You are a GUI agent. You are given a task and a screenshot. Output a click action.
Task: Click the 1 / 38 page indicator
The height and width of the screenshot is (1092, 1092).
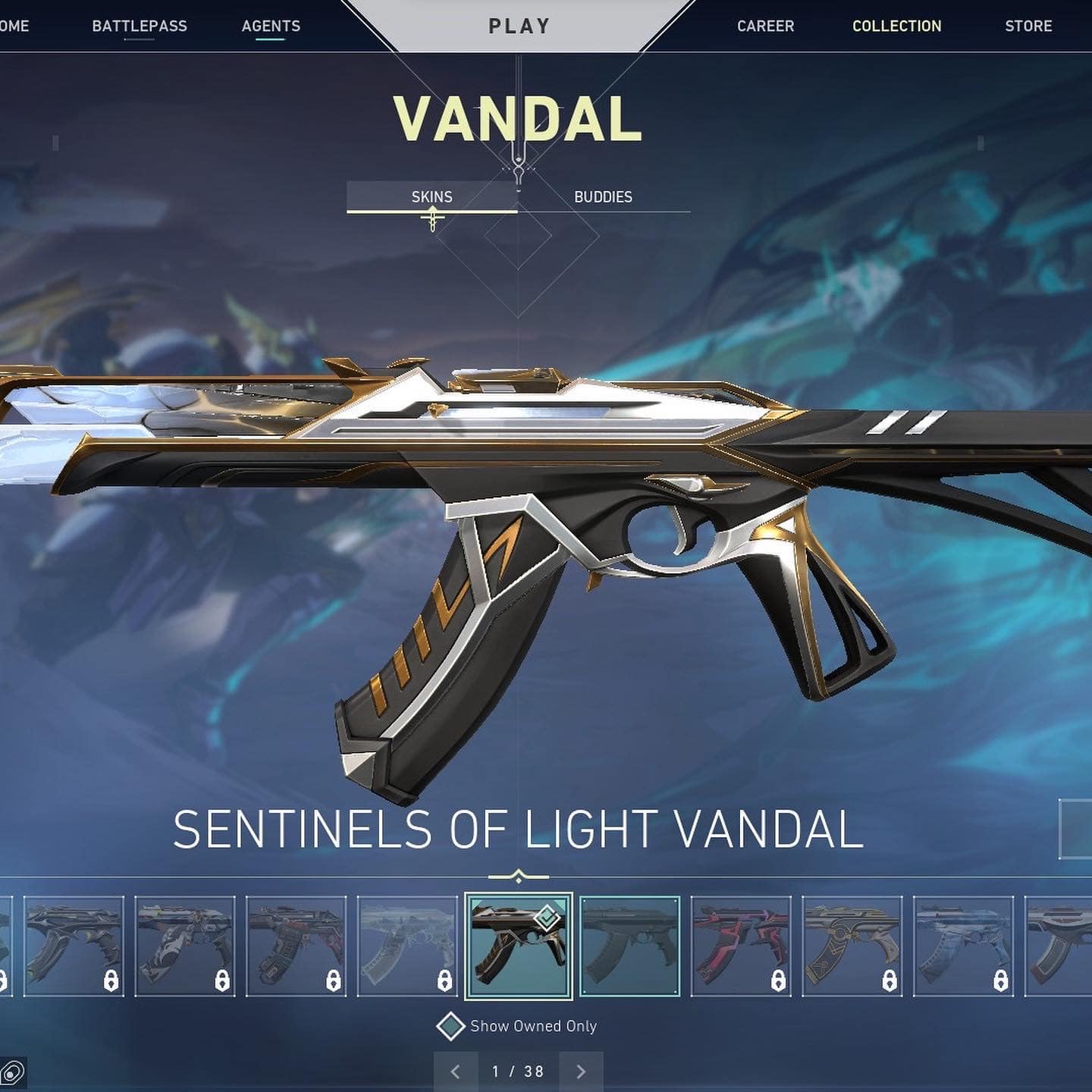pos(516,1072)
